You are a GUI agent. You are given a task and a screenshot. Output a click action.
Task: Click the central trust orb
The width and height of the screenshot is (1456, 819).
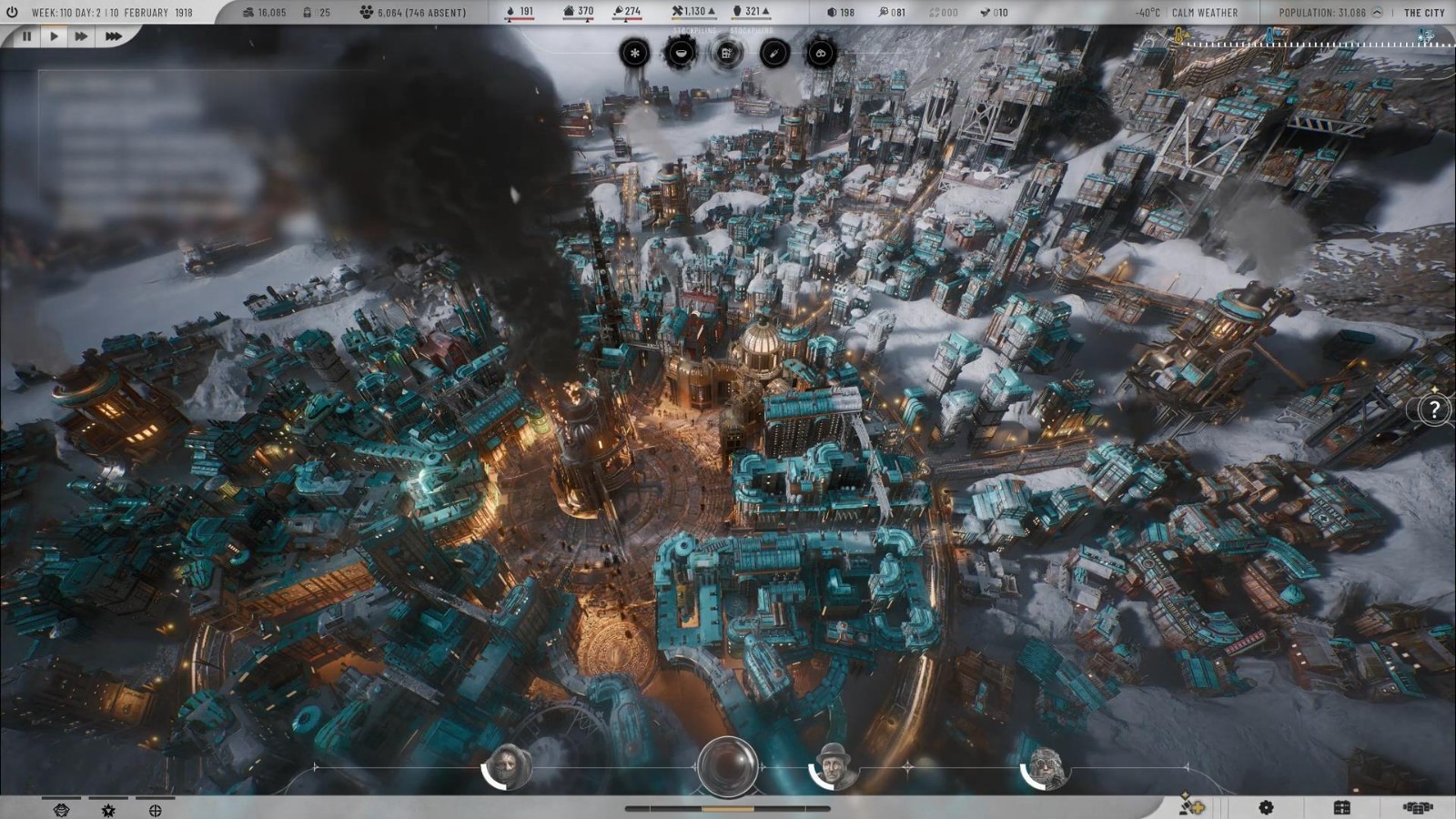tap(728, 766)
